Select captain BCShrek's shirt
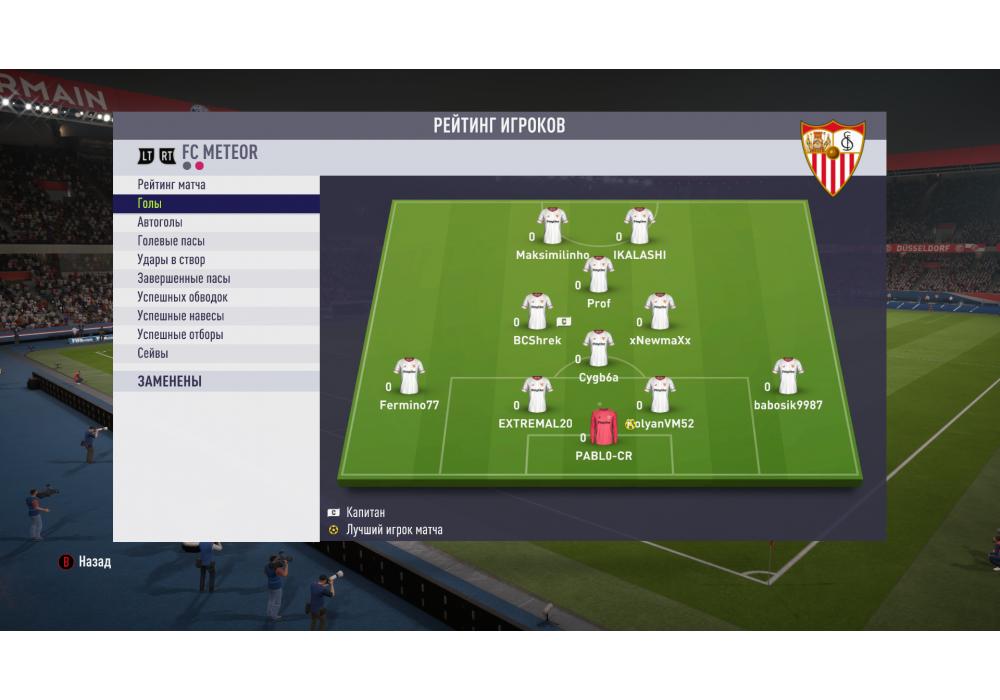The height and width of the screenshot is (700, 1000). pyautogui.click(x=538, y=312)
